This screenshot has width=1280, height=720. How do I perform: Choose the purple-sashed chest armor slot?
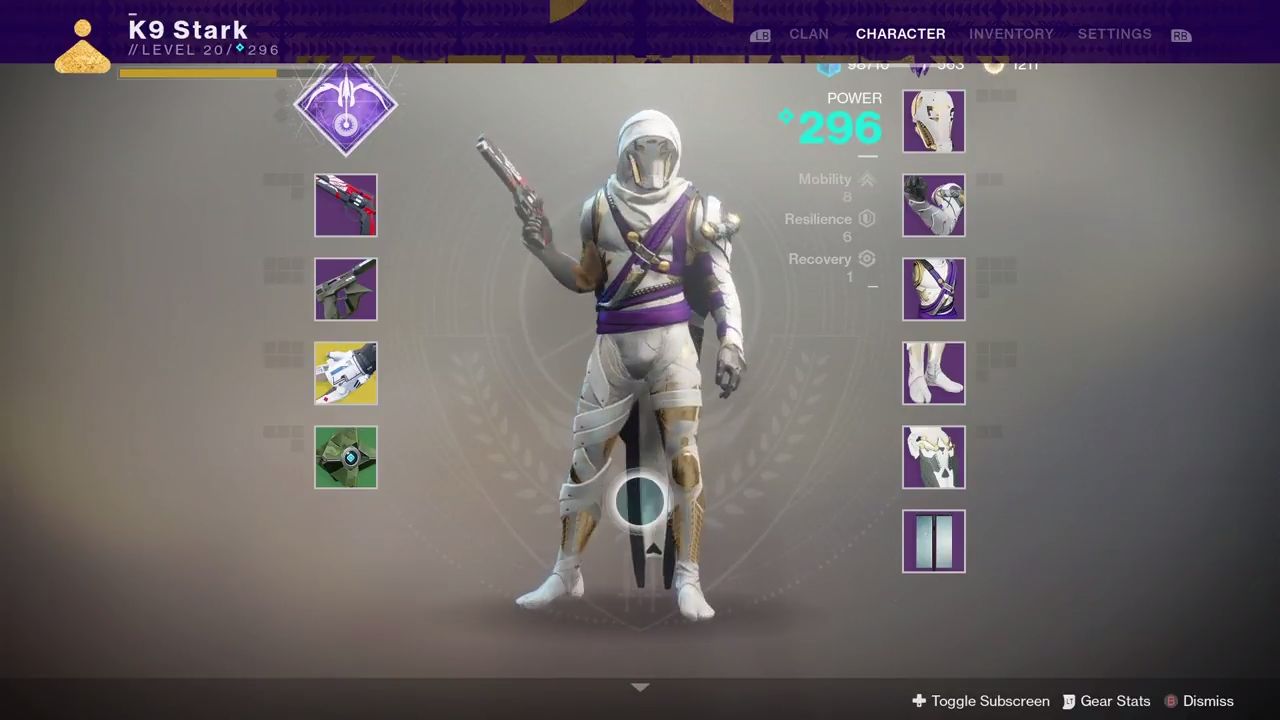coord(934,289)
